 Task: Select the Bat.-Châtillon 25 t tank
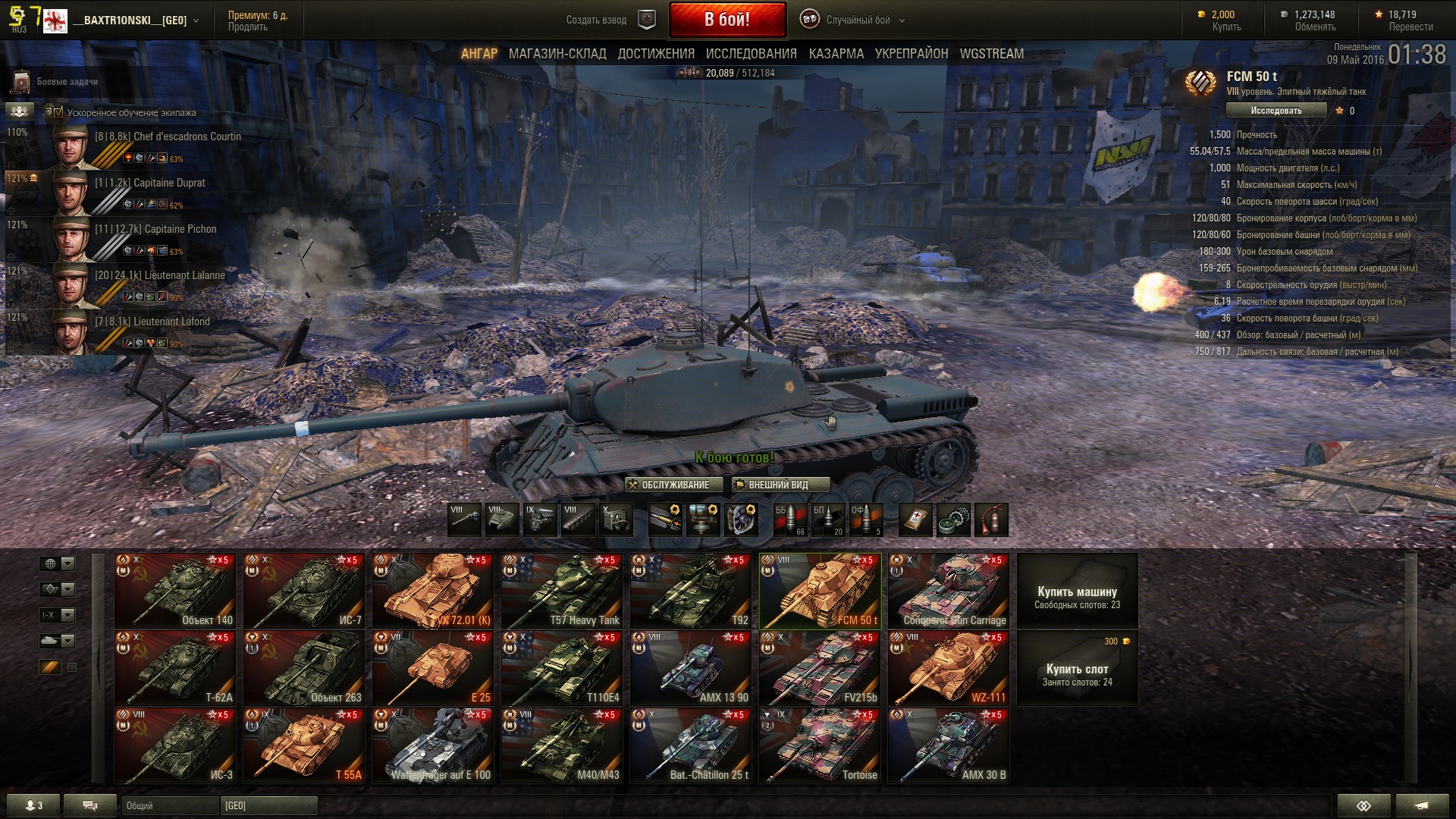(x=690, y=745)
